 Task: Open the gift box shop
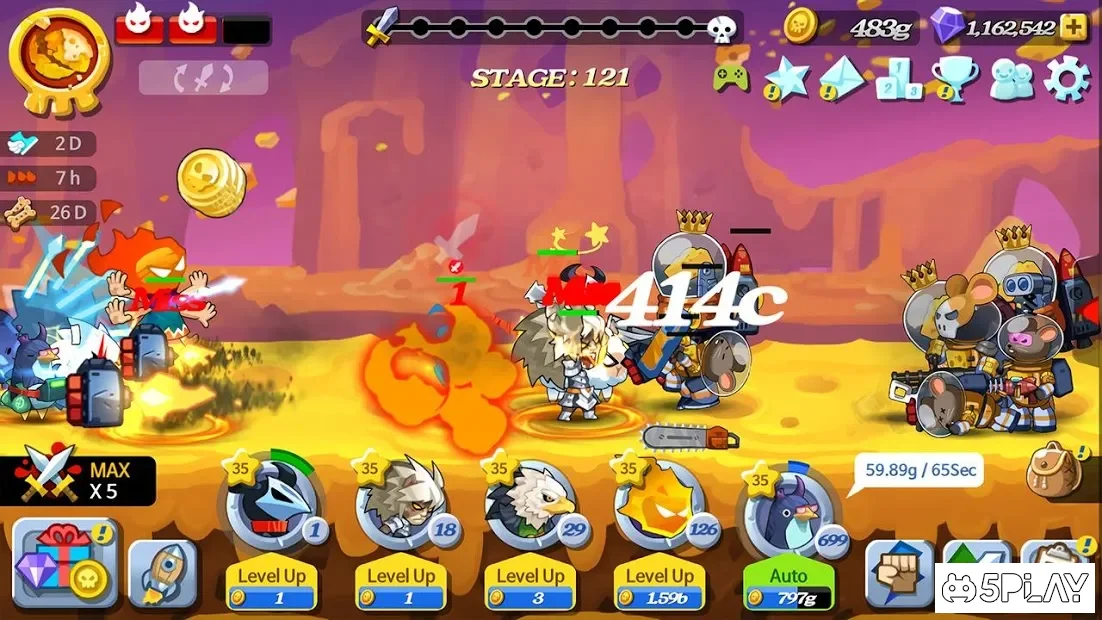[64, 563]
